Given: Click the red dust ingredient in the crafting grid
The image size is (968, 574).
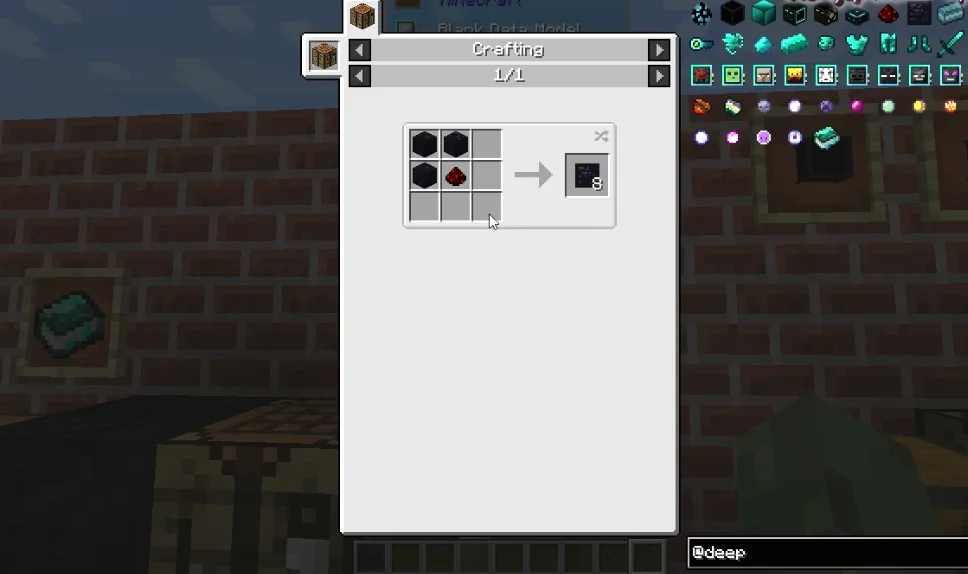Looking at the screenshot, I should pos(456,176).
